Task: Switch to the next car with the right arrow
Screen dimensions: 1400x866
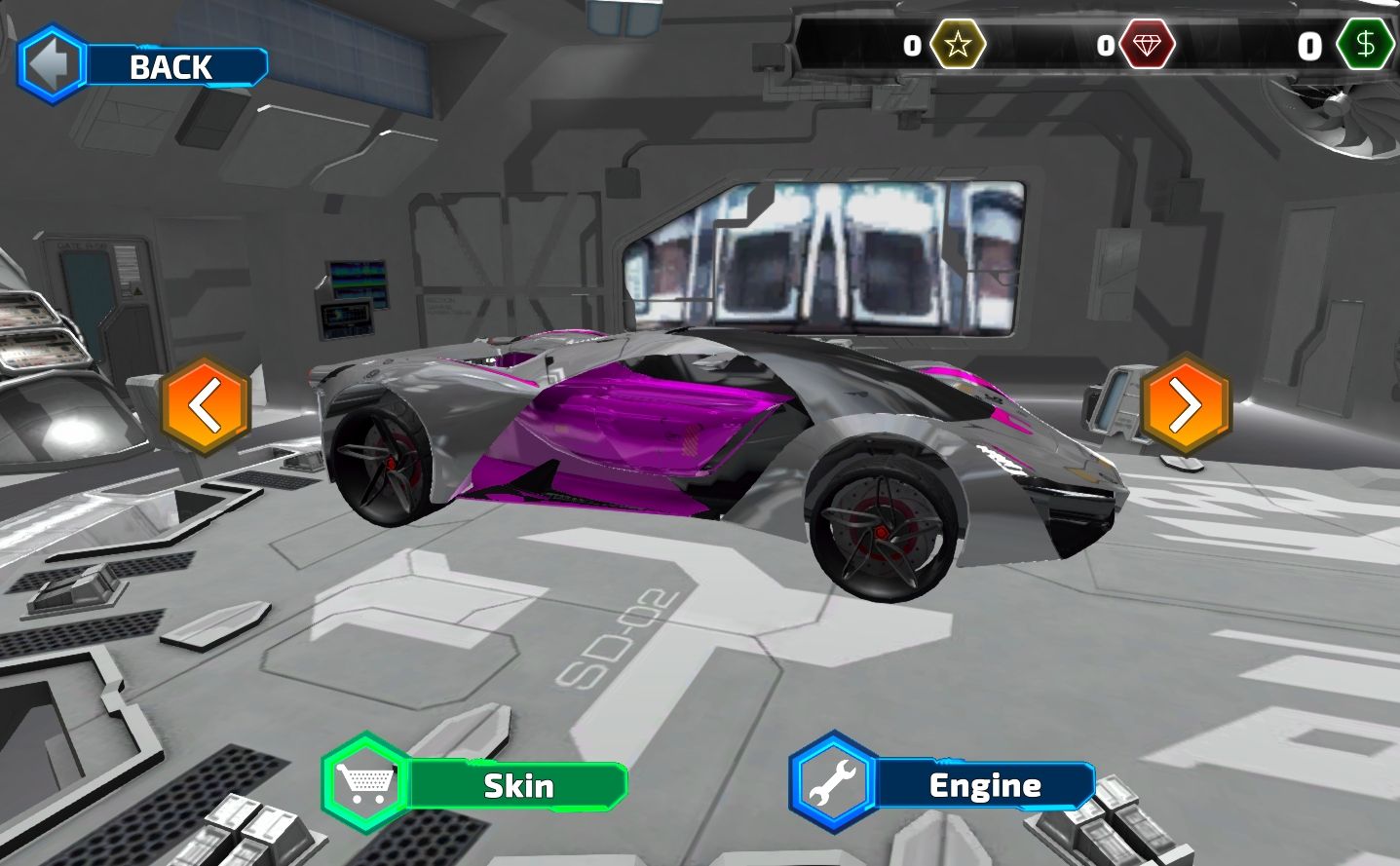Action: click(1185, 405)
